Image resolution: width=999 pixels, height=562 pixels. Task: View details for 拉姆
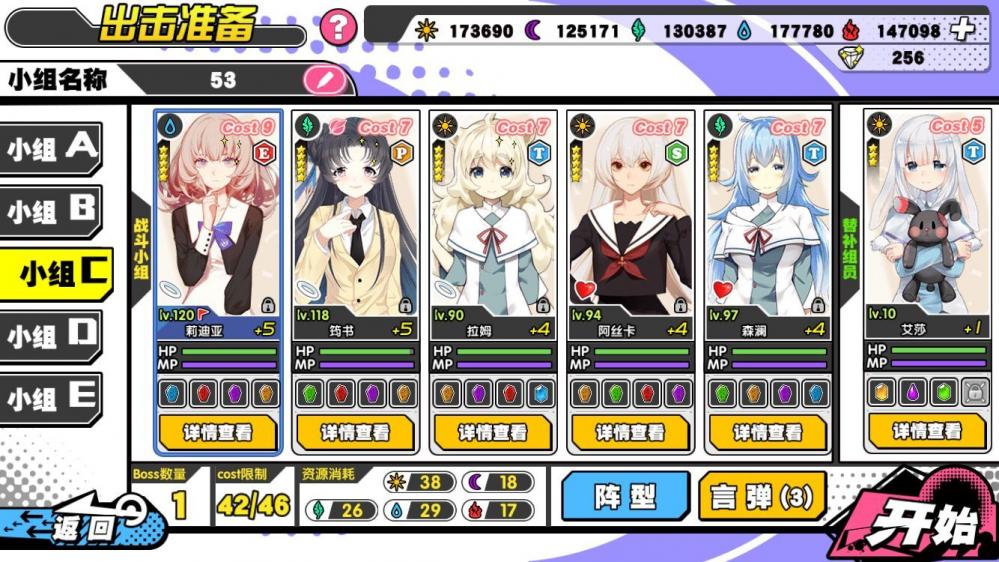click(x=493, y=432)
